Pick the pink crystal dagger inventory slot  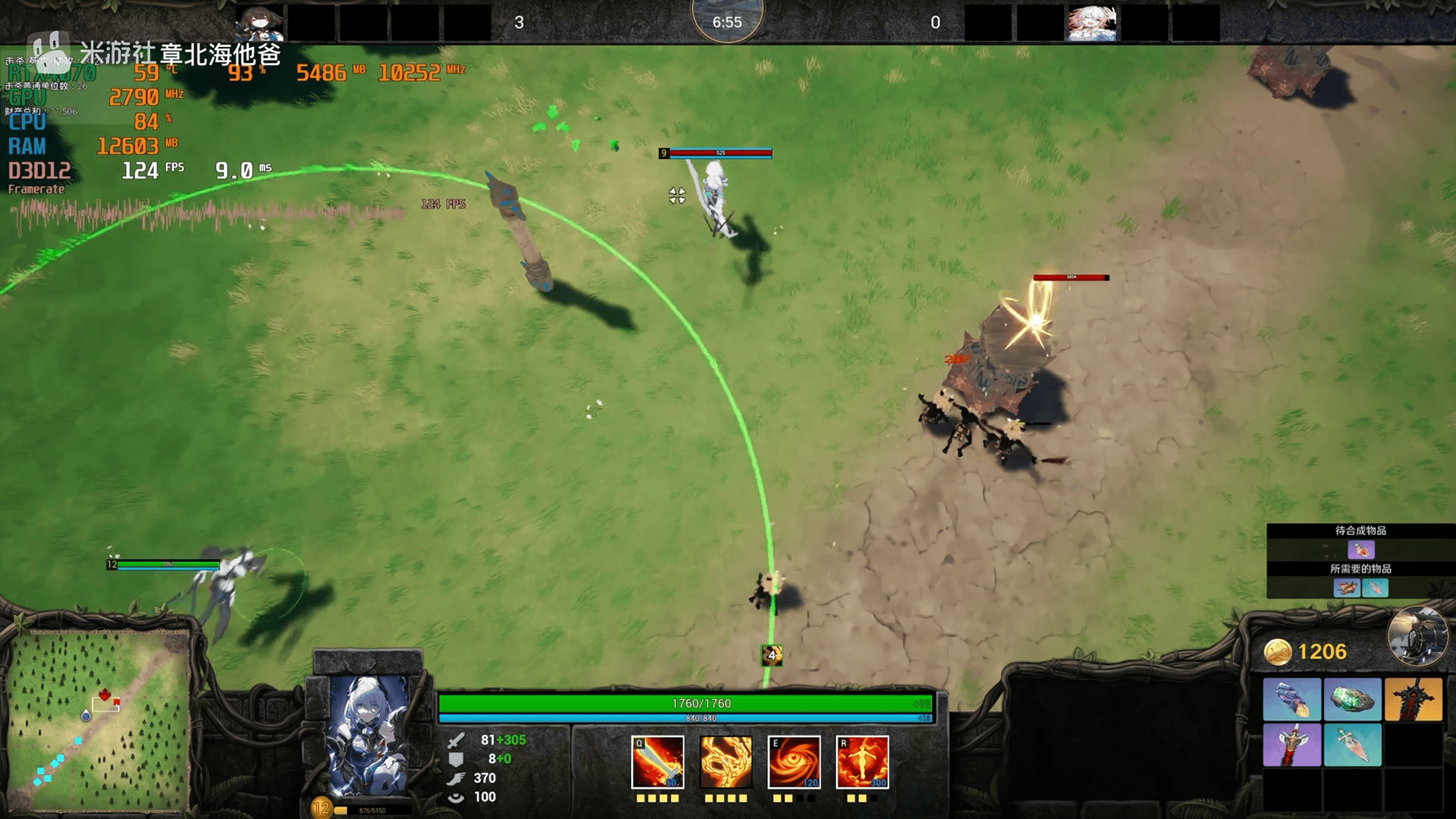1352,745
